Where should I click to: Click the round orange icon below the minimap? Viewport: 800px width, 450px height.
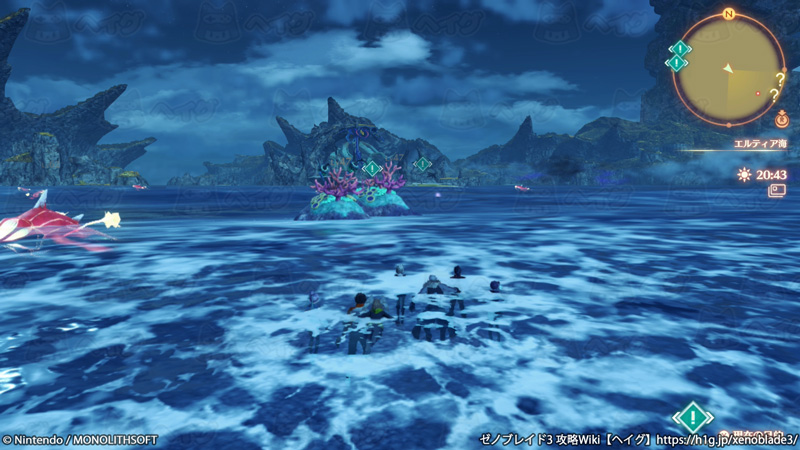(781, 119)
